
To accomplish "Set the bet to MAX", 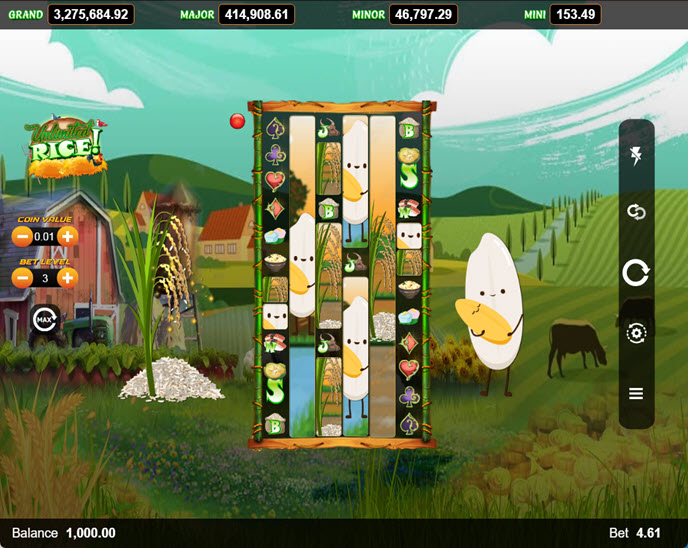I will click(x=44, y=319).
